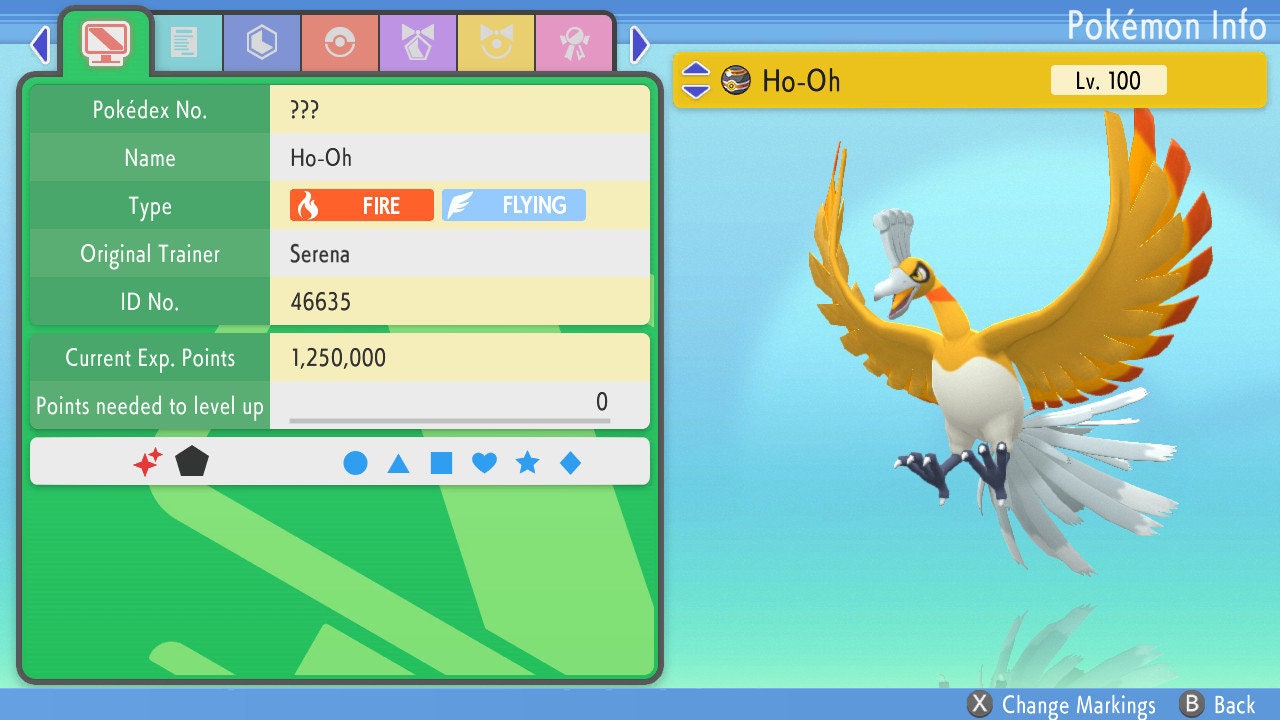Toggle the blue diamond marking
1280x720 pixels.
(570, 463)
